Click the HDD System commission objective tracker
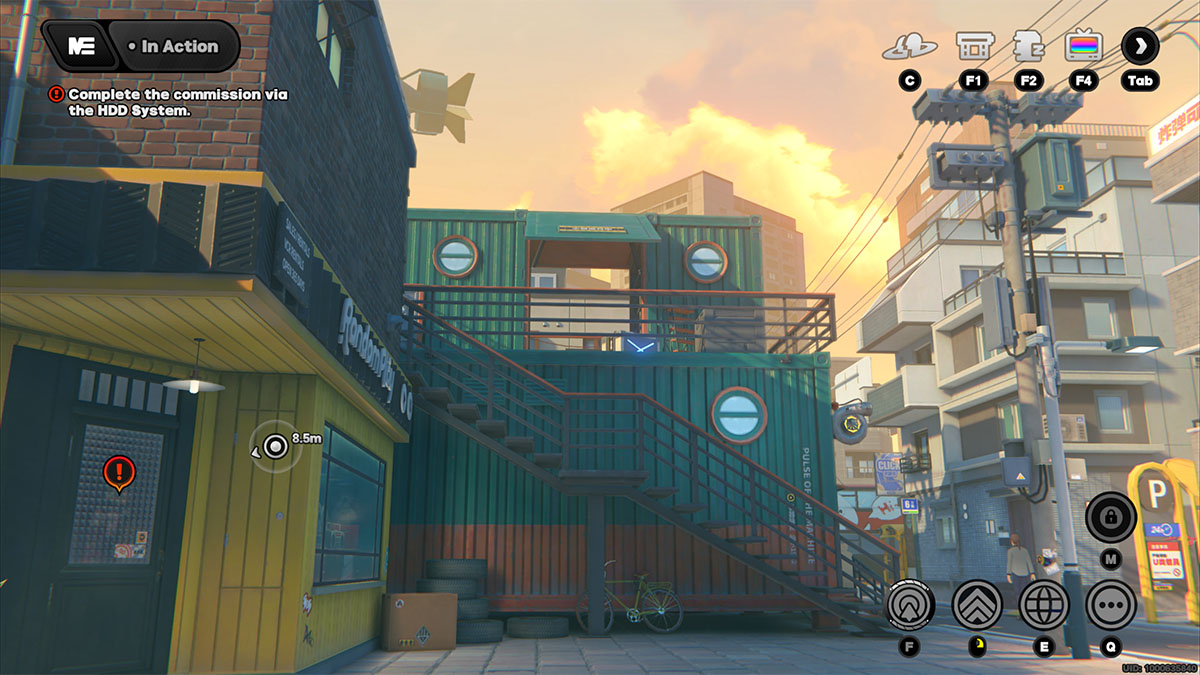Image resolution: width=1200 pixels, height=675 pixels. tap(170, 102)
